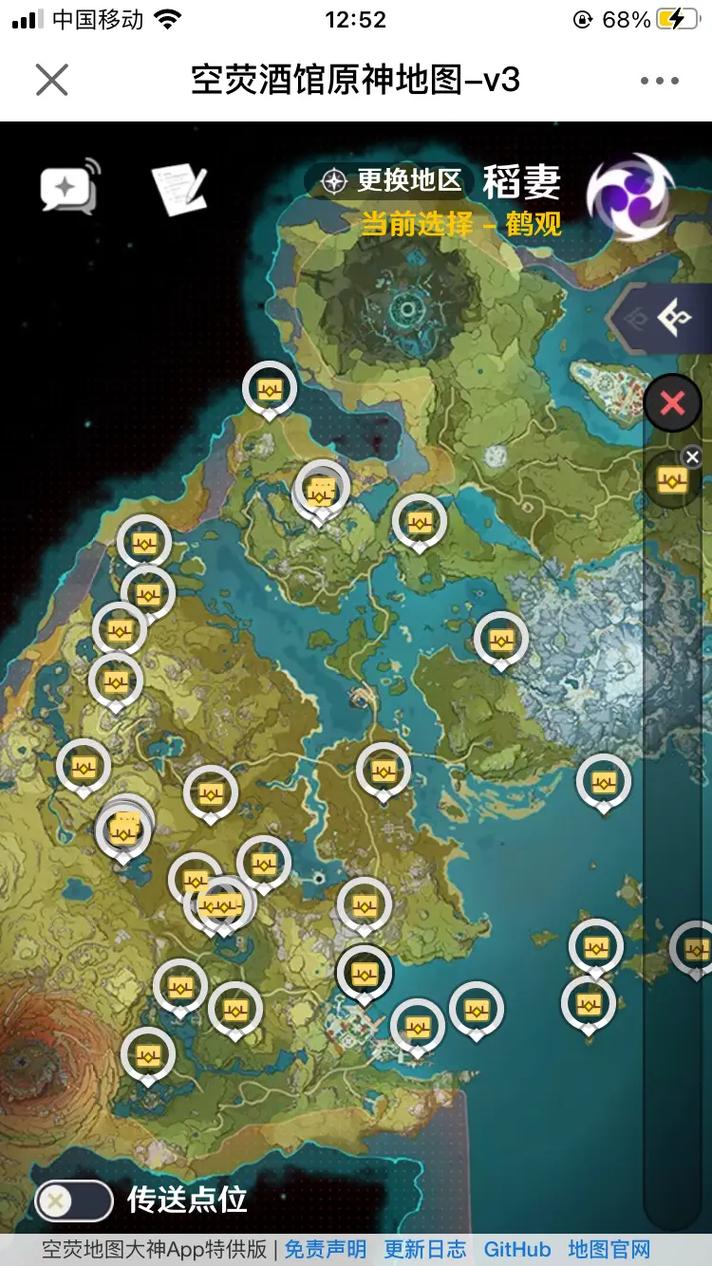Screen dimensions: 712x1266
Task: Click the red X clear-filter button
Action: (672, 403)
